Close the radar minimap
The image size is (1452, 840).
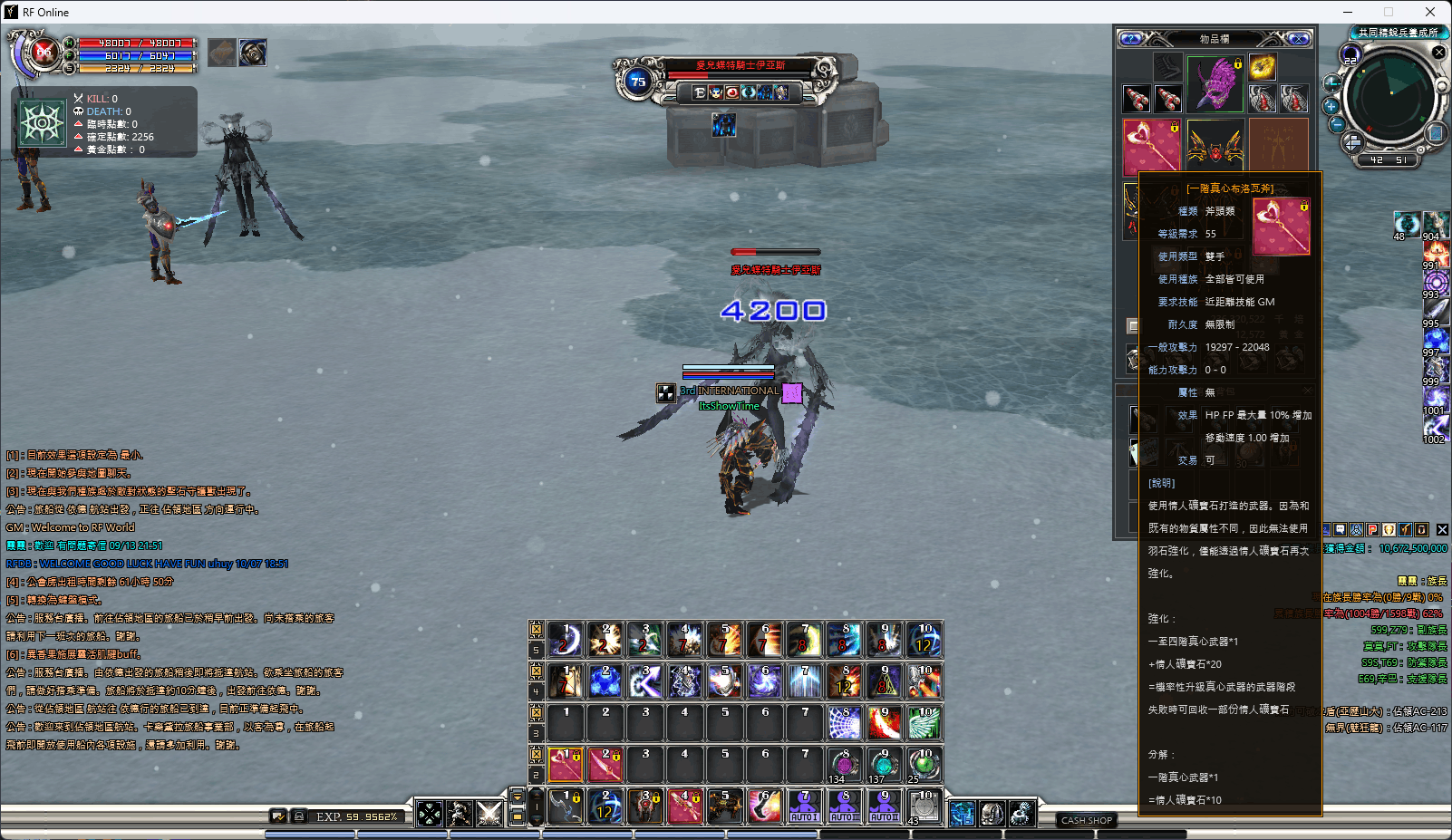[1438, 53]
